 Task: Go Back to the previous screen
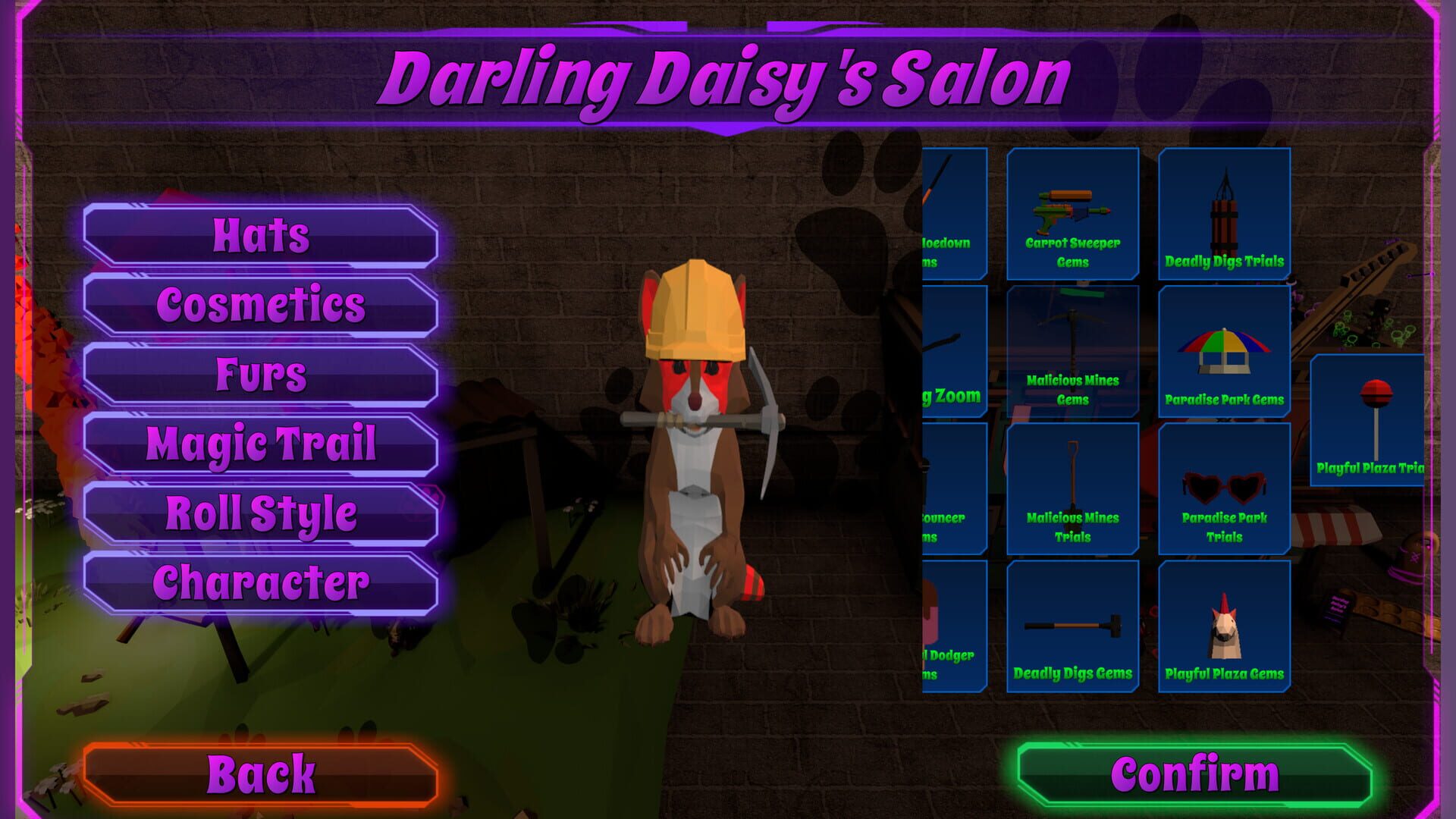point(264,773)
